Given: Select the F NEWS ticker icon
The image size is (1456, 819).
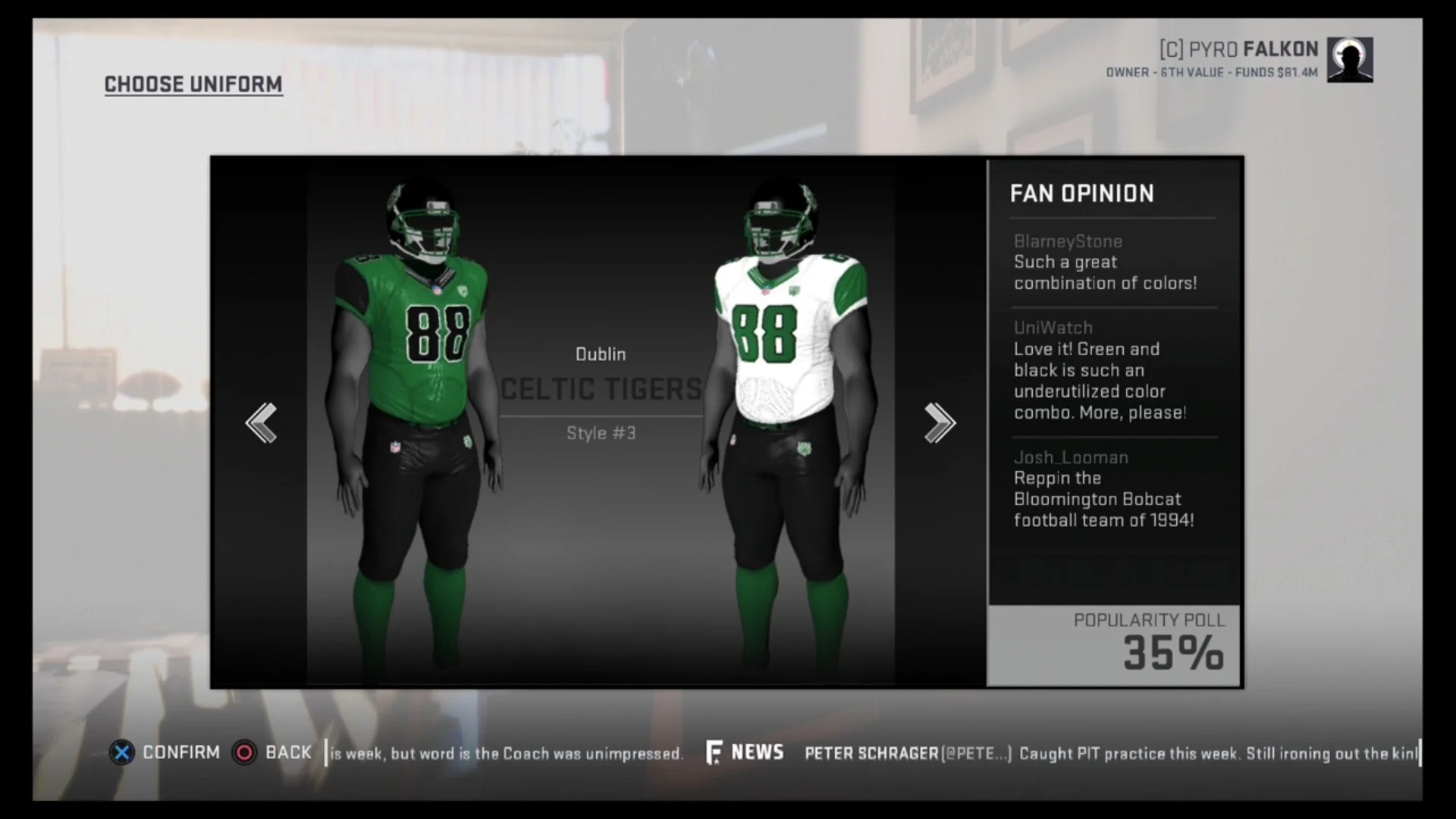Looking at the screenshot, I should pyautogui.click(x=714, y=752).
